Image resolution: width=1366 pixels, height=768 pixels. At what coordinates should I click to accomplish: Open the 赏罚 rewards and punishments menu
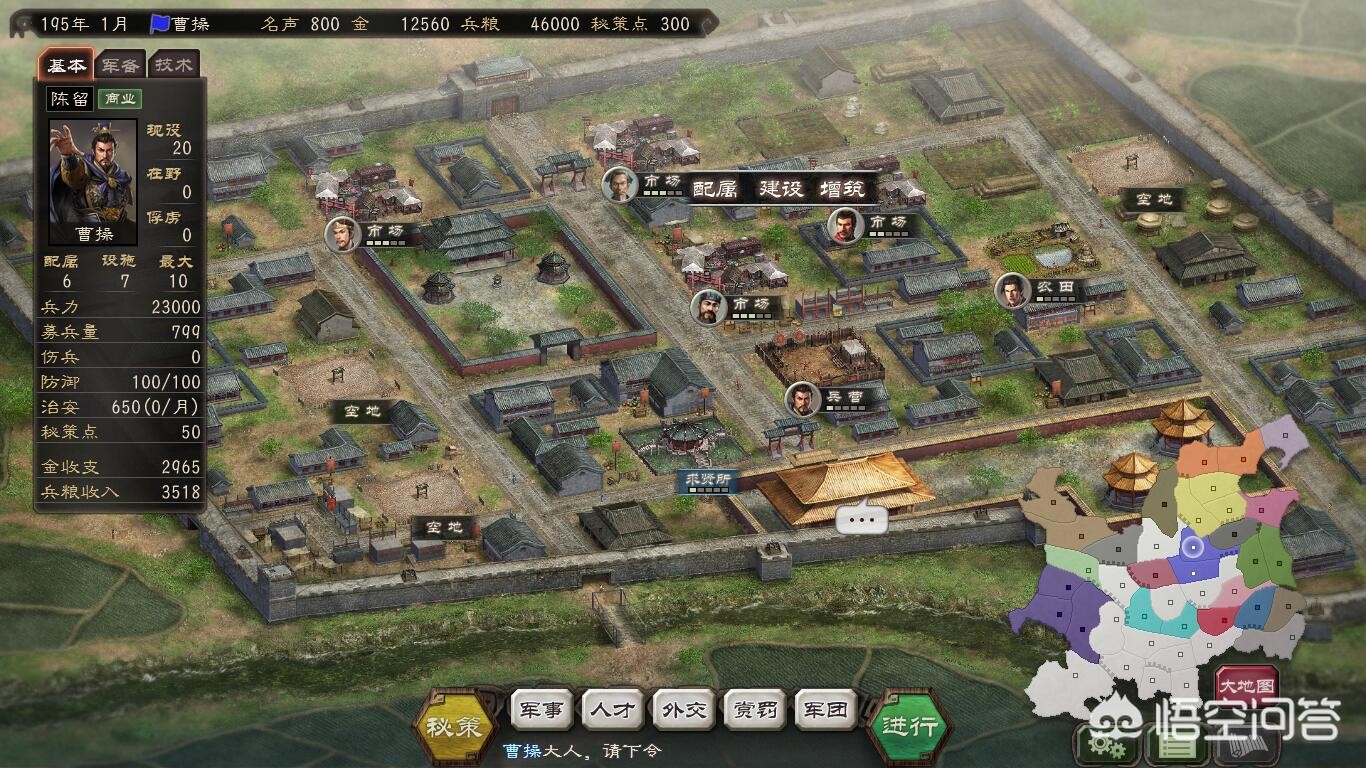coord(755,710)
